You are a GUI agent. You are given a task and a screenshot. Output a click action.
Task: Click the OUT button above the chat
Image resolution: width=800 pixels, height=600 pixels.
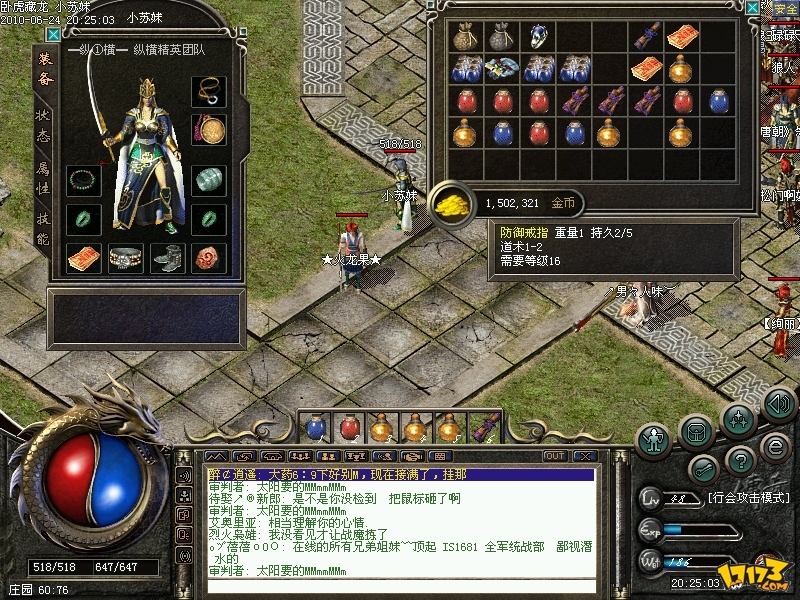555,456
